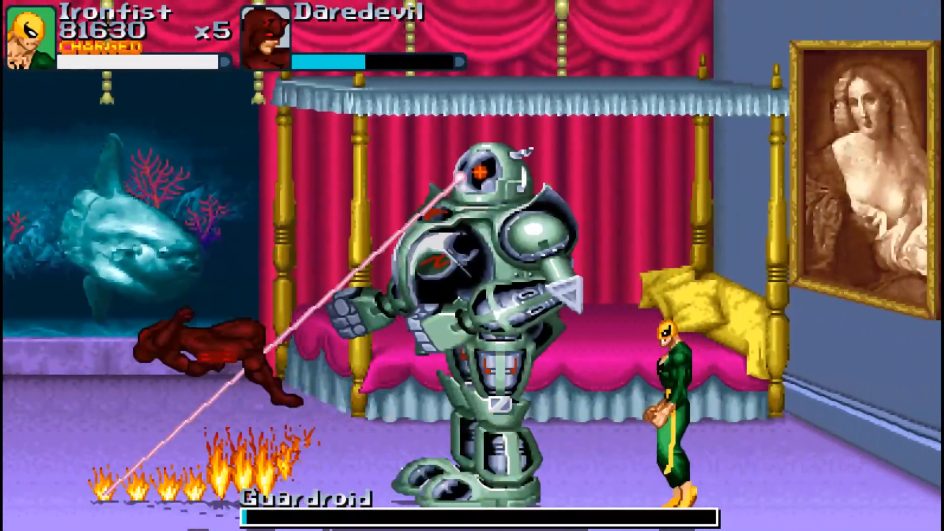This screenshot has width=944, height=531.
Task: Select the Daredevil portrait icon
Action: click(265, 38)
